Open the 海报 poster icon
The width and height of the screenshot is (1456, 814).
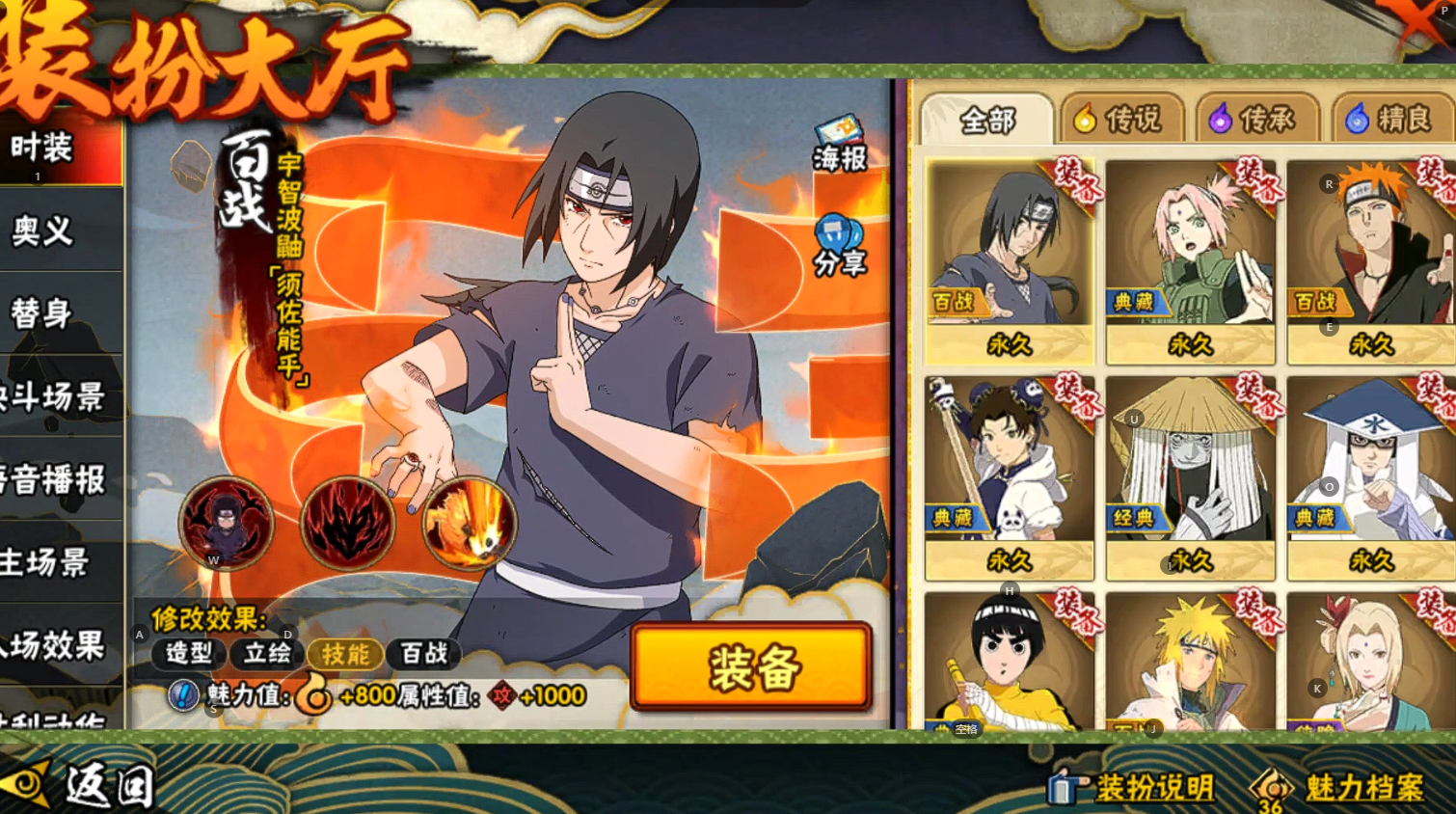tap(839, 146)
